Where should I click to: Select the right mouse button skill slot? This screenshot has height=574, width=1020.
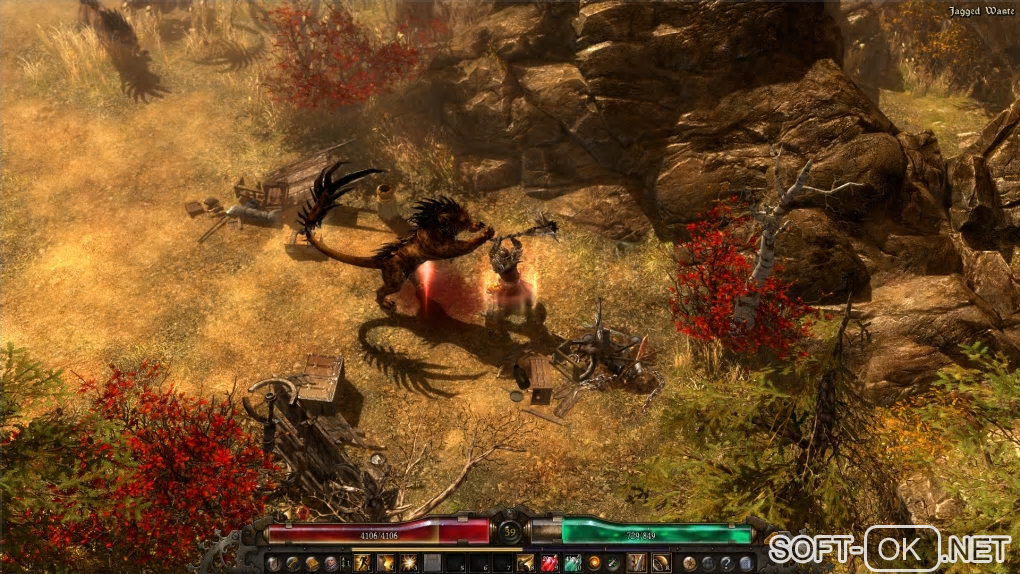(x=660, y=563)
